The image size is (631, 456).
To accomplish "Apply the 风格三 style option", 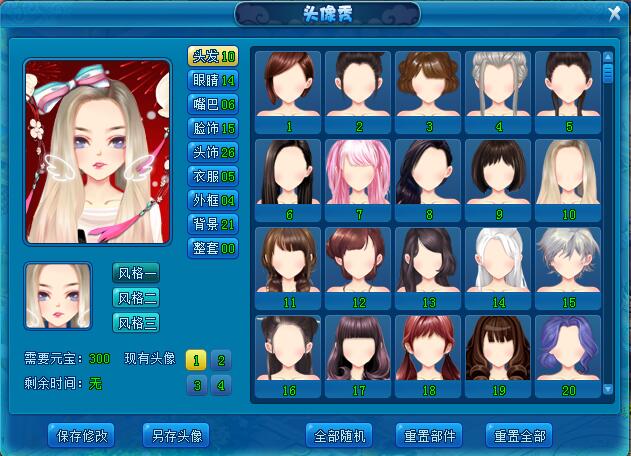I will point(137,322).
